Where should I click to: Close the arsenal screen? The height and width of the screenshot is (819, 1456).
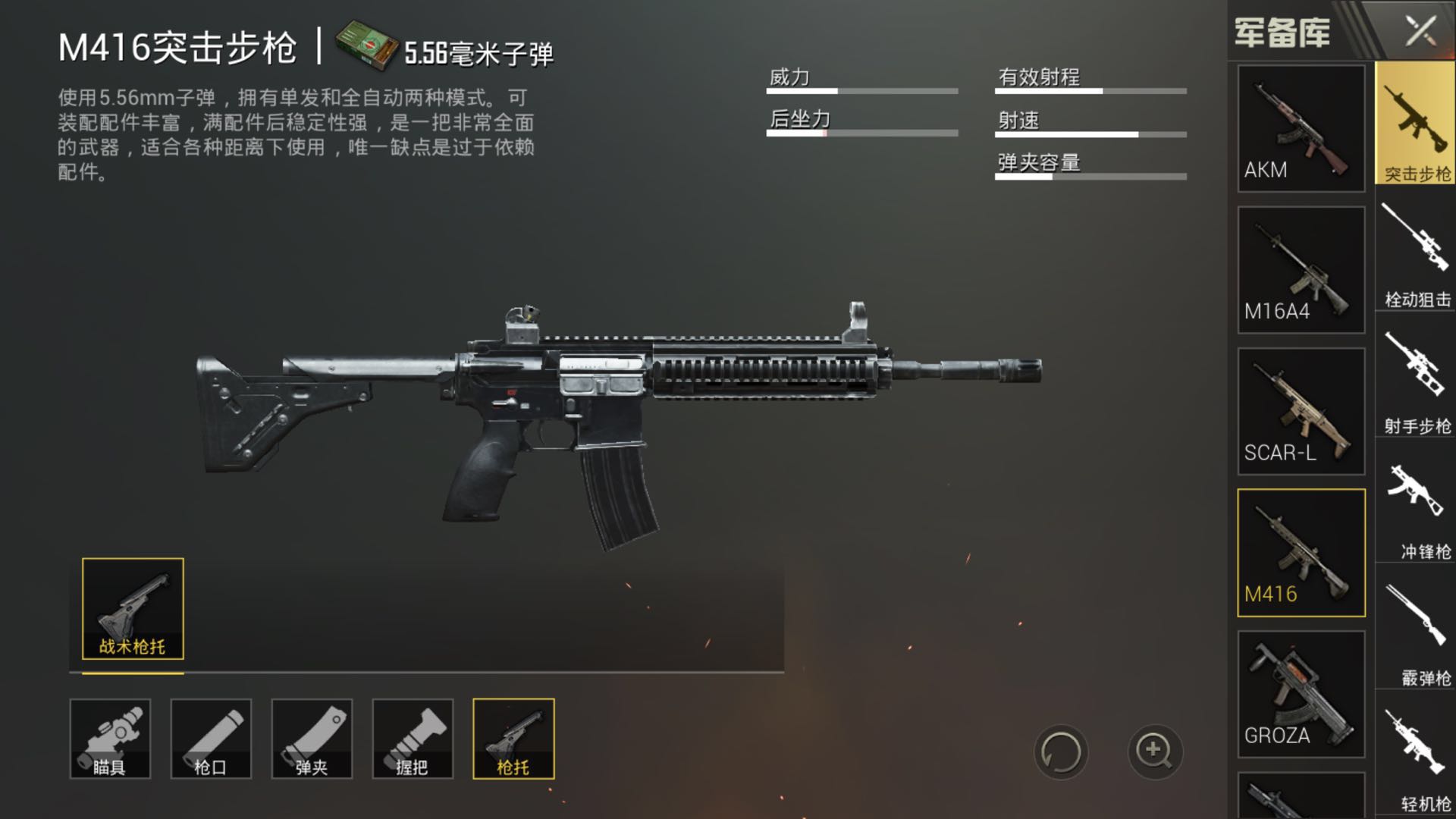tap(1420, 31)
